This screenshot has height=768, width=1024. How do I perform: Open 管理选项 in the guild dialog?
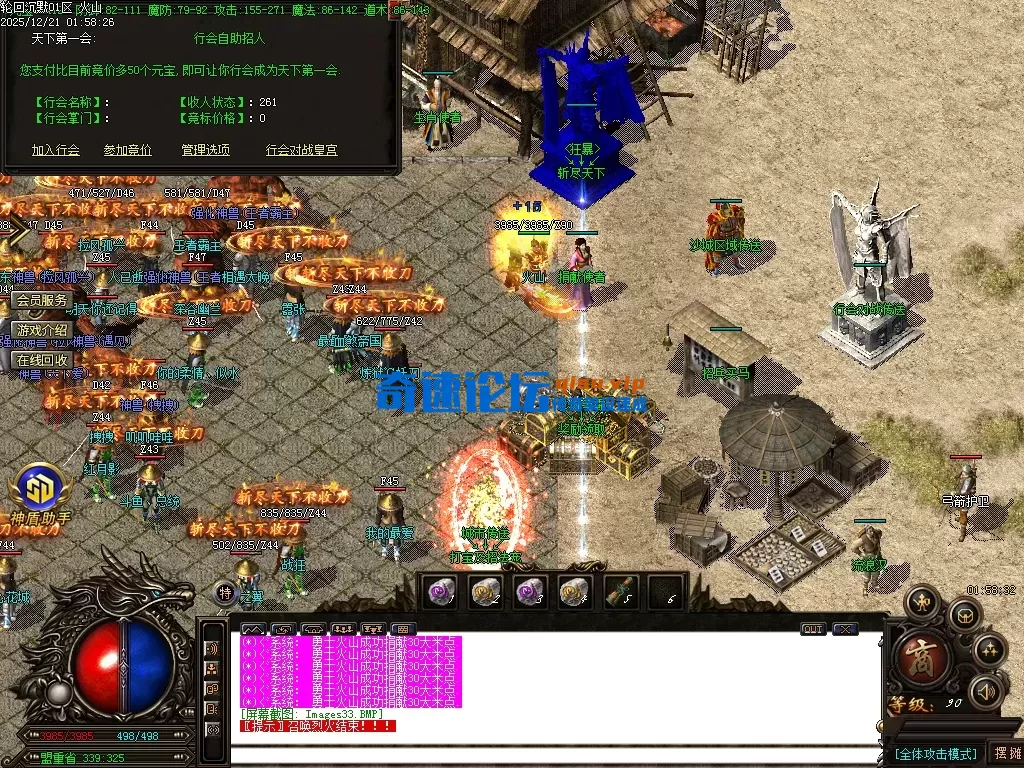[x=206, y=150]
